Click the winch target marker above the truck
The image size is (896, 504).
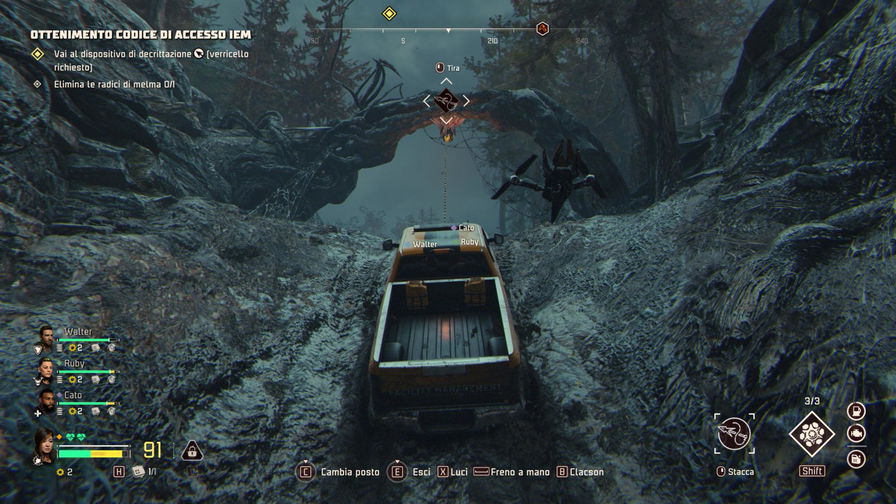[446, 100]
